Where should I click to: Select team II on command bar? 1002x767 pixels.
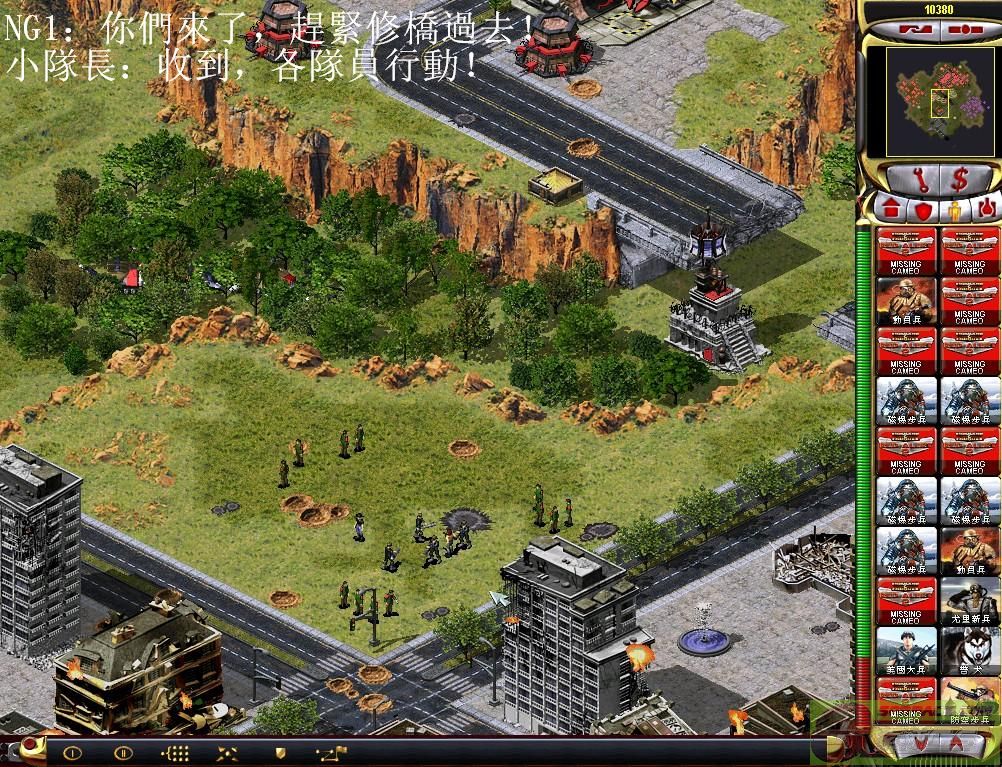122,751
